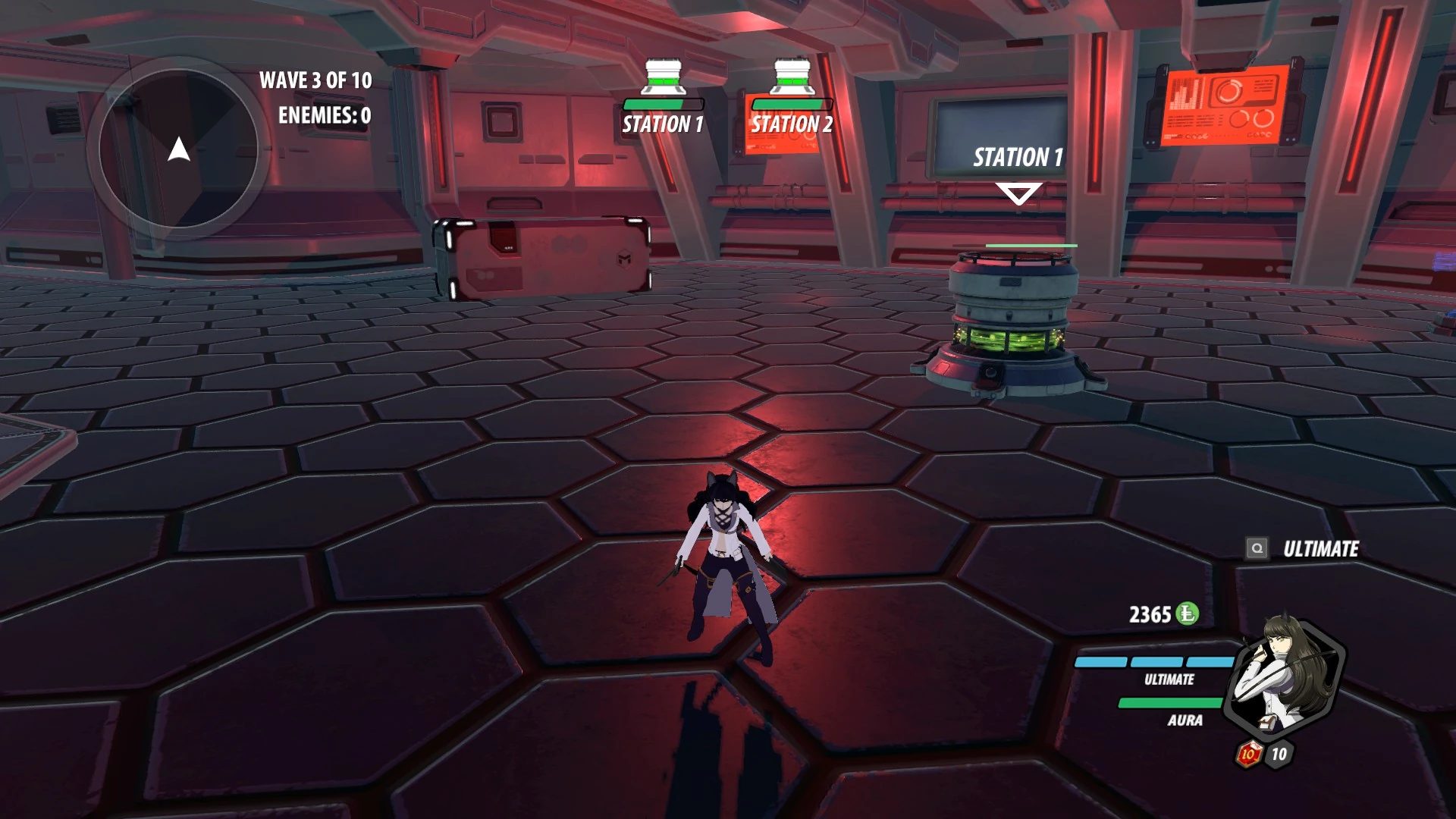Click the red level 10 badge
The width and height of the screenshot is (1456, 819).
pyautogui.click(x=1248, y=754)
